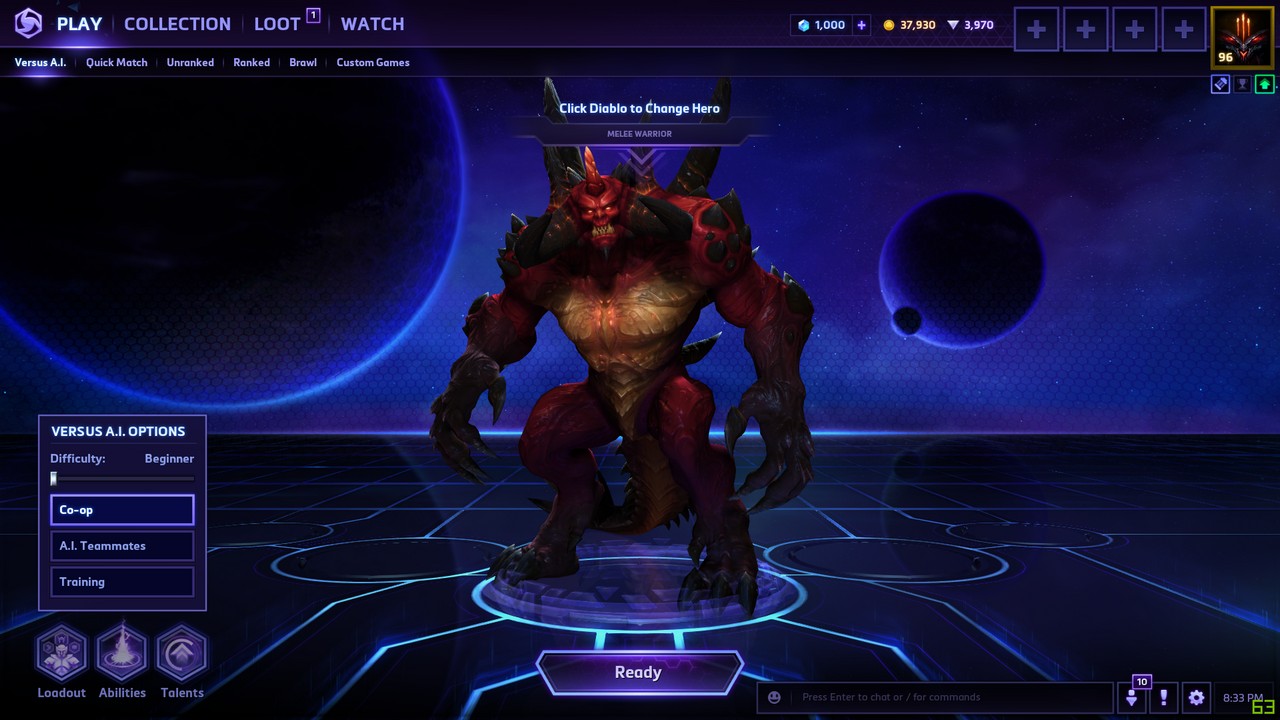The image size is (1280, 720).
Task: Open the gear settings icon
Action: pos(1196,697)
